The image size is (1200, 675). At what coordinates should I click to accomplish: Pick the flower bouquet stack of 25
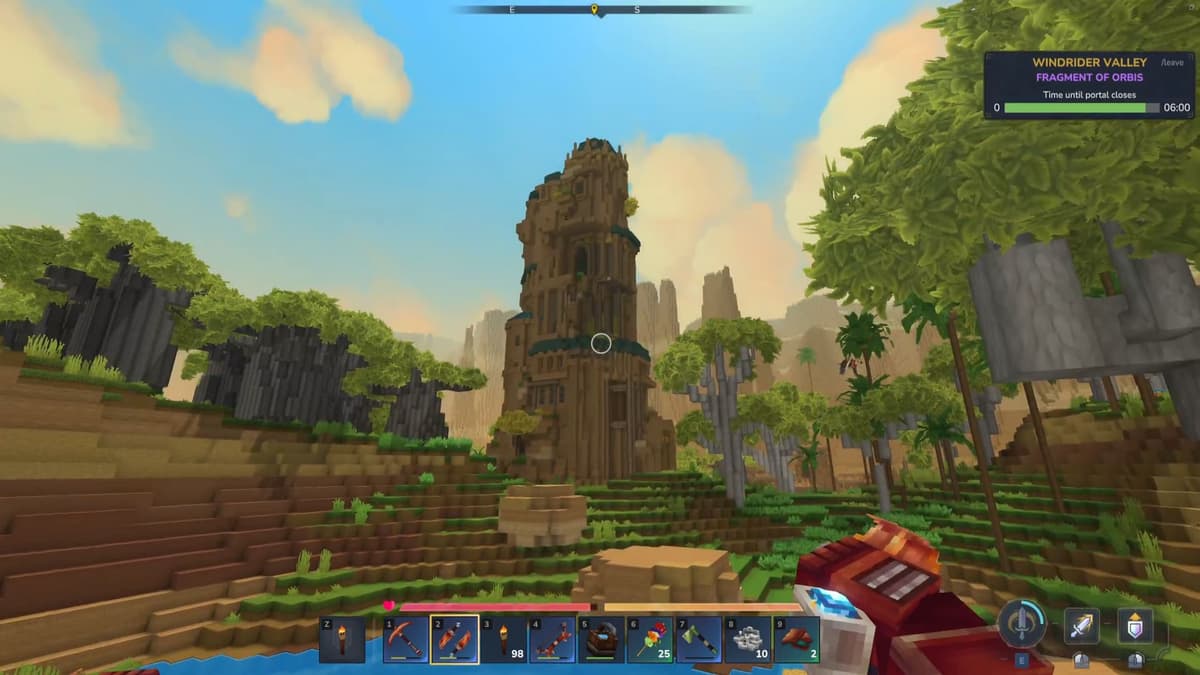pyautogui.click(x=650, y=640)
